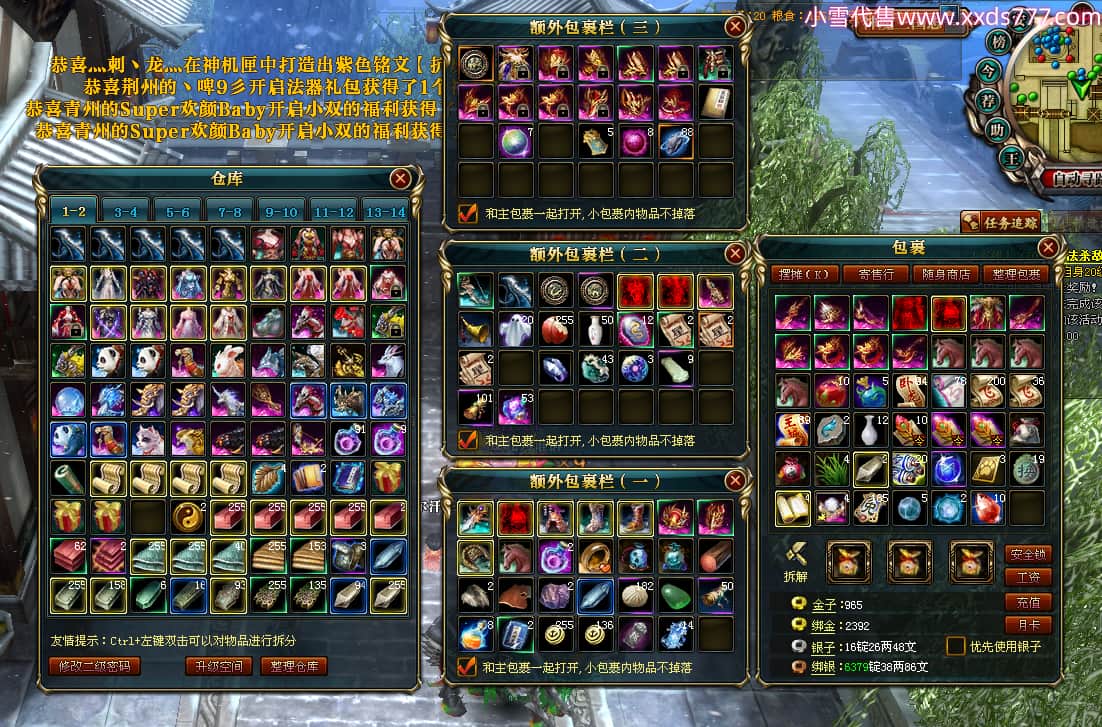Open the 月卡 monthly card button
This screenshot has height=727, width=1102.
[x=1028, y=625]
